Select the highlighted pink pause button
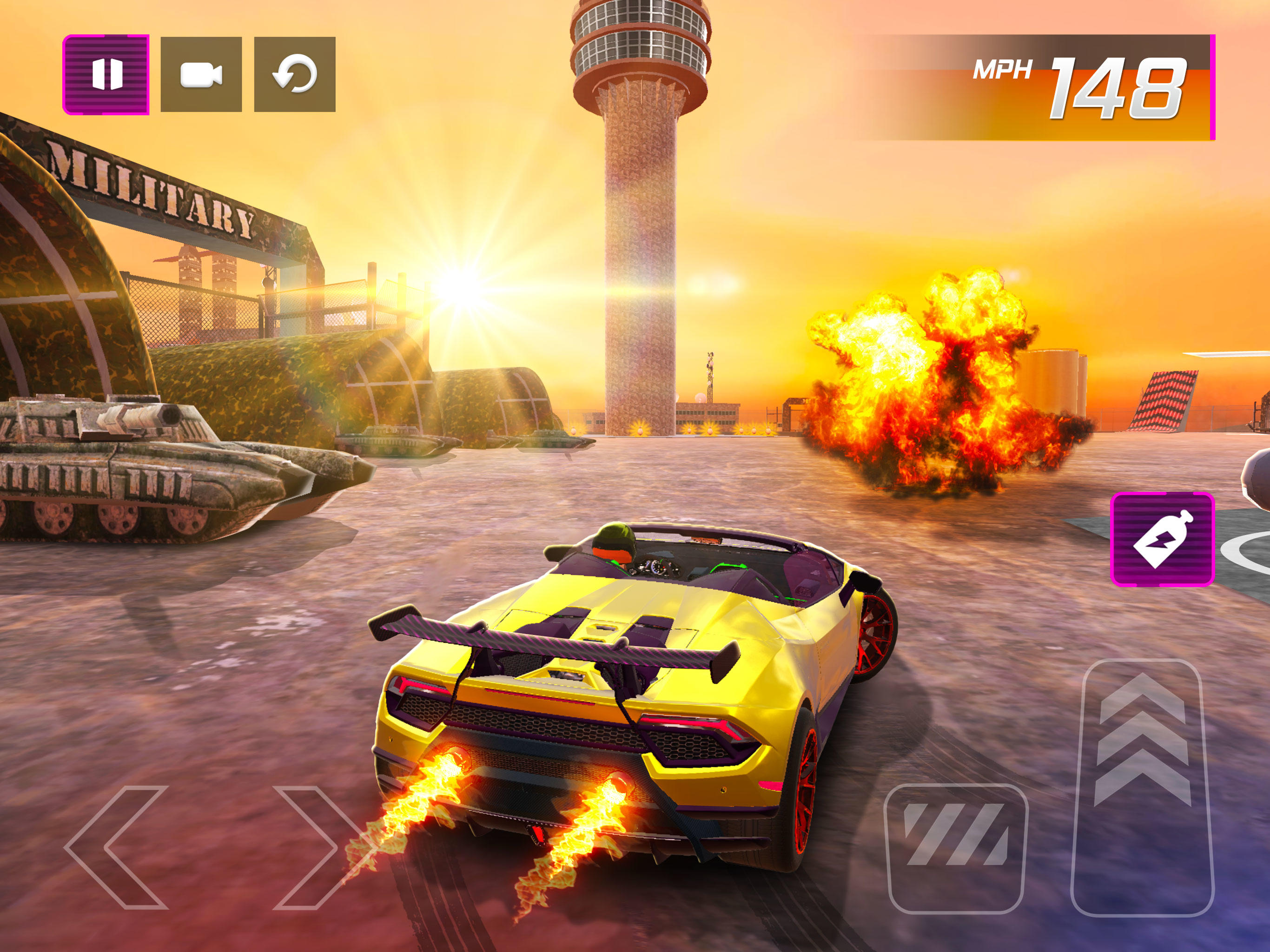 [x=106, y=73]
